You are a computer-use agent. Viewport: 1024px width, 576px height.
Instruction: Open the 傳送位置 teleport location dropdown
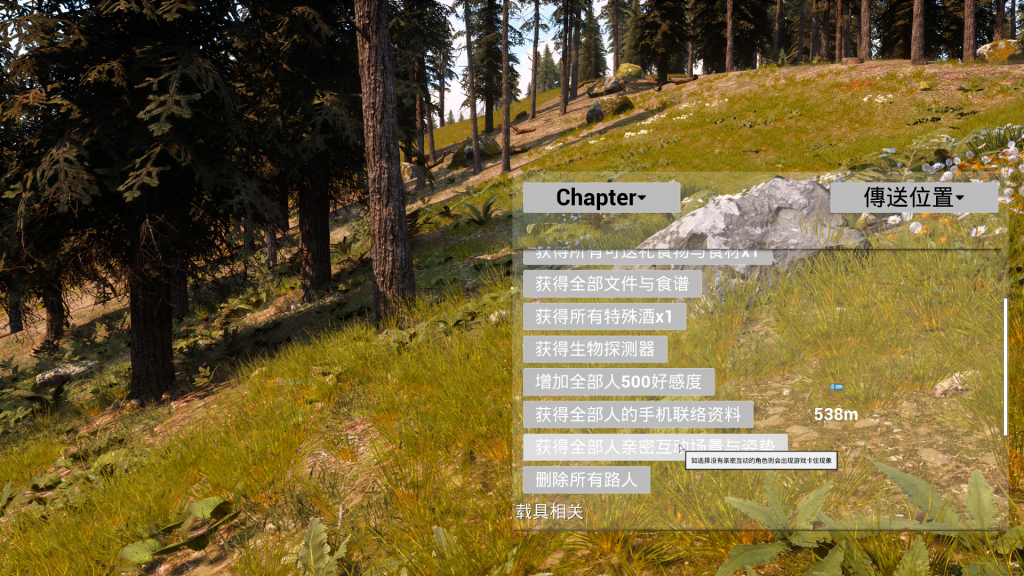[x=913, y=197]
